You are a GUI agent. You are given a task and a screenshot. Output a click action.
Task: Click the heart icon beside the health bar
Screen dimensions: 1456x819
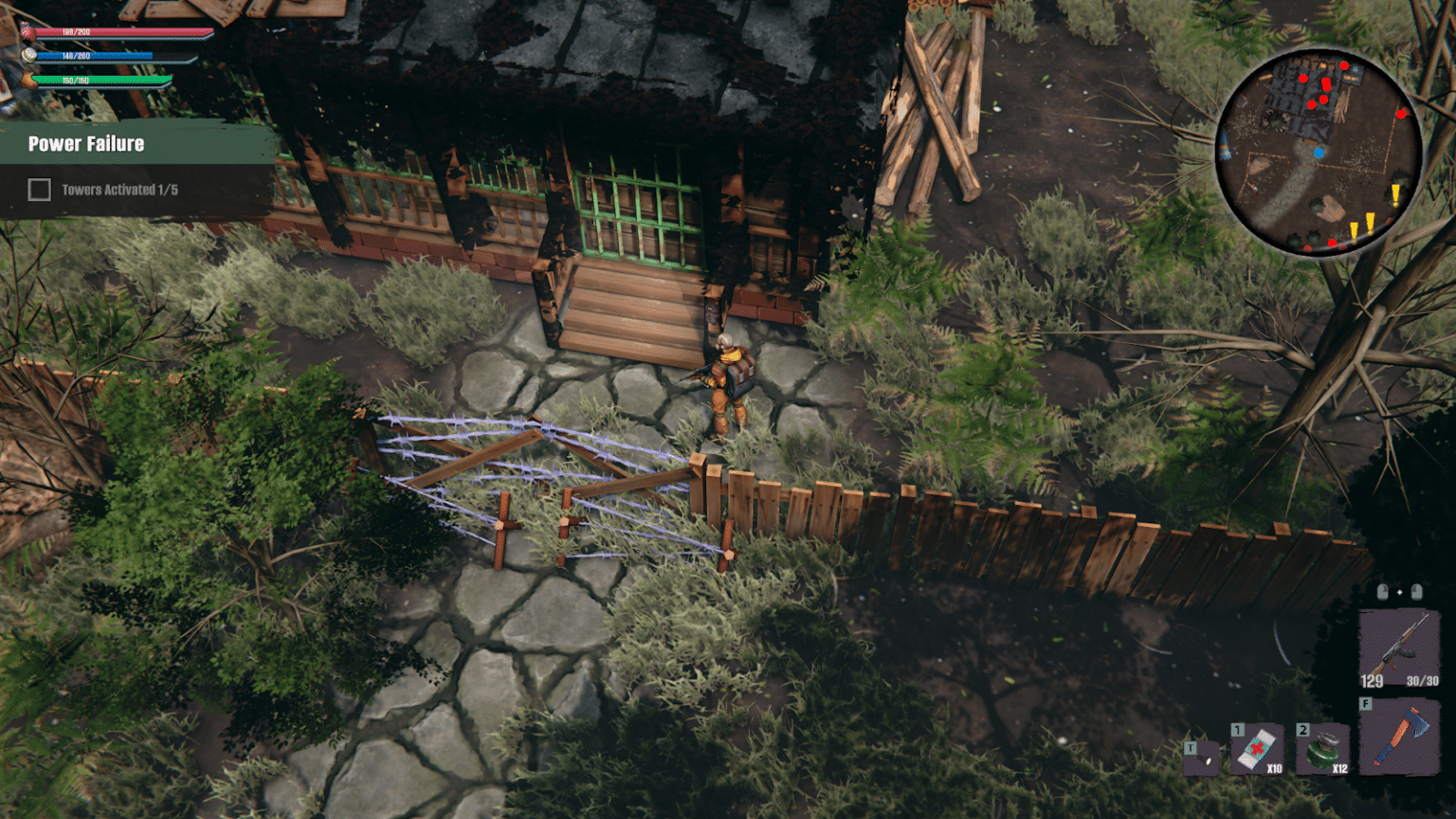tap(26, 29)
